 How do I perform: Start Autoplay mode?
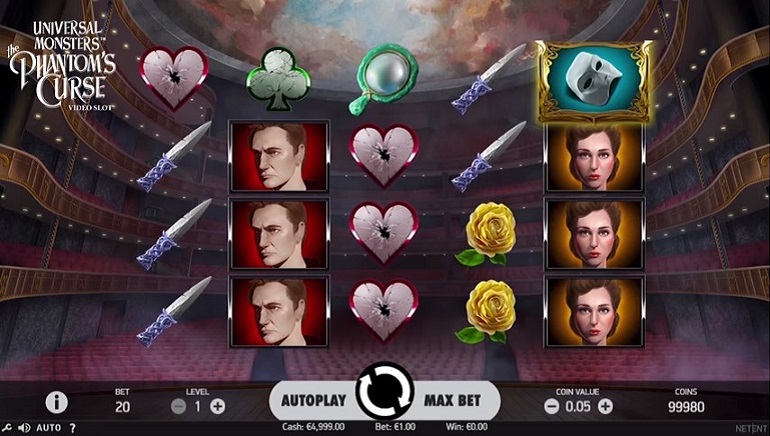pos(312,400)
